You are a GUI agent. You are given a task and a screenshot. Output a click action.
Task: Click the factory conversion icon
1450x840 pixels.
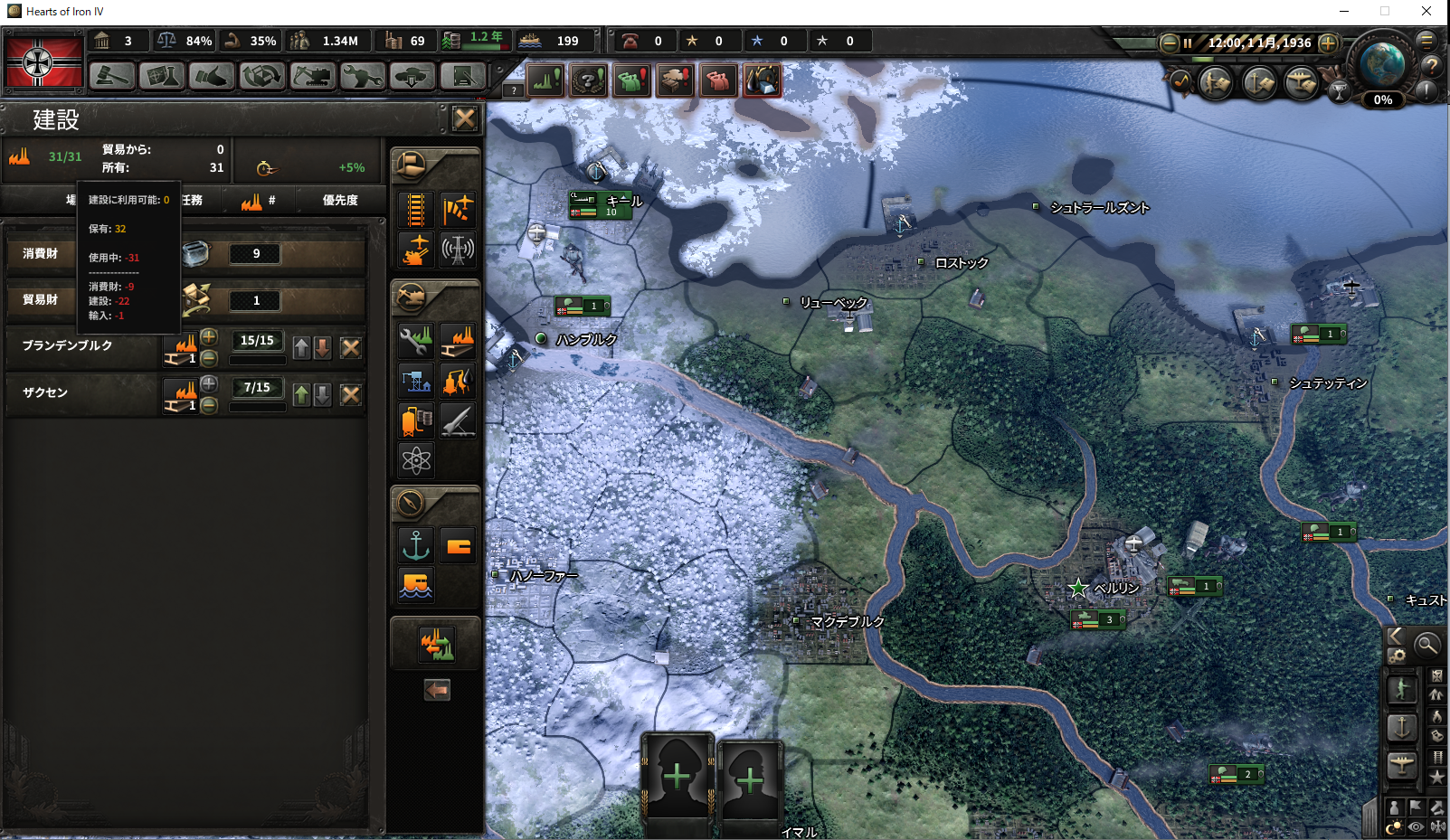(x=436, y=645)
